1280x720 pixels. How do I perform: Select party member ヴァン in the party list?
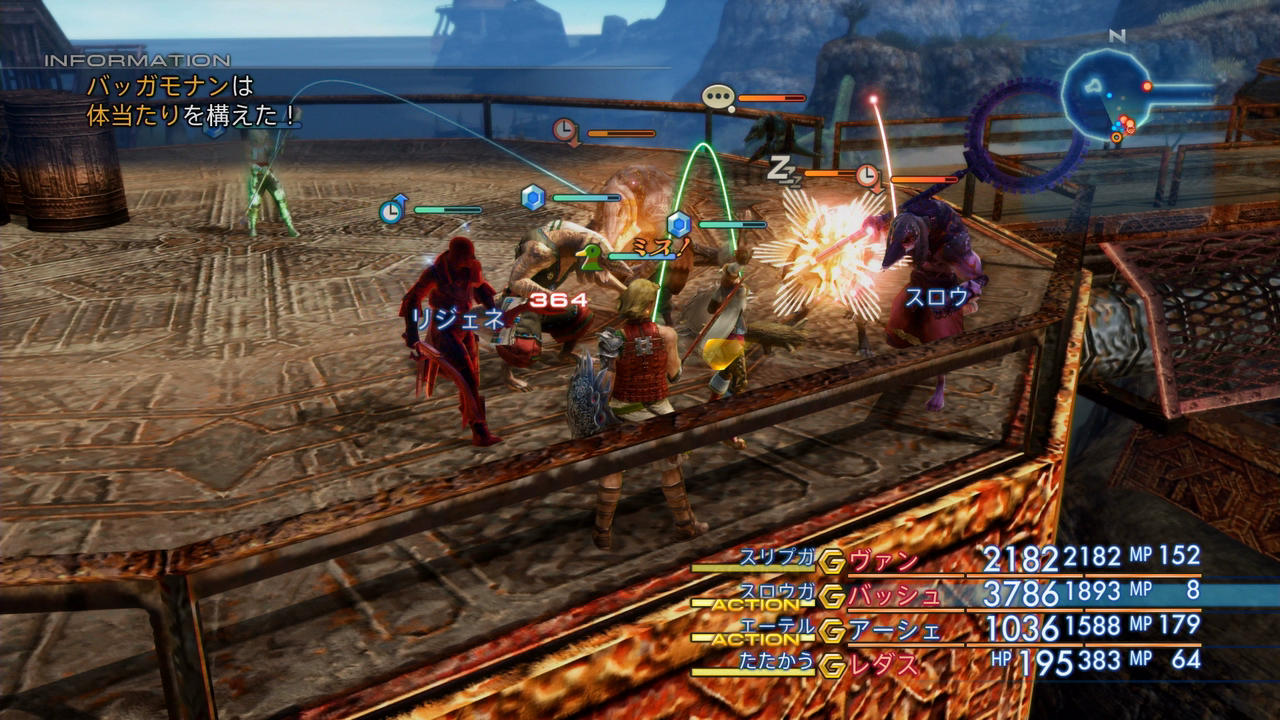[x=884, y=560]
